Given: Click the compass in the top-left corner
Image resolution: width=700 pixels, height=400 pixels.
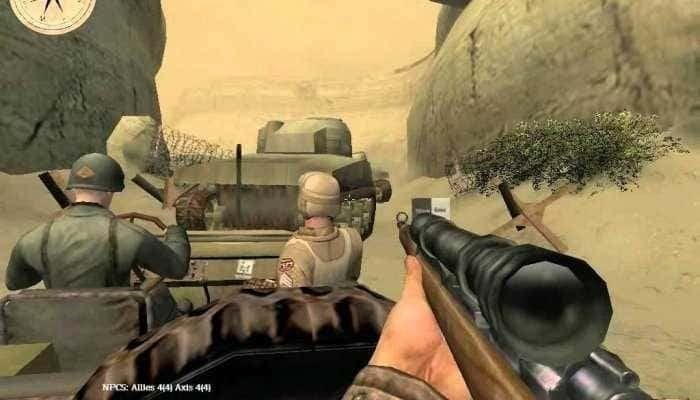Looking at the screenshot, I should (x=54, y=10).
